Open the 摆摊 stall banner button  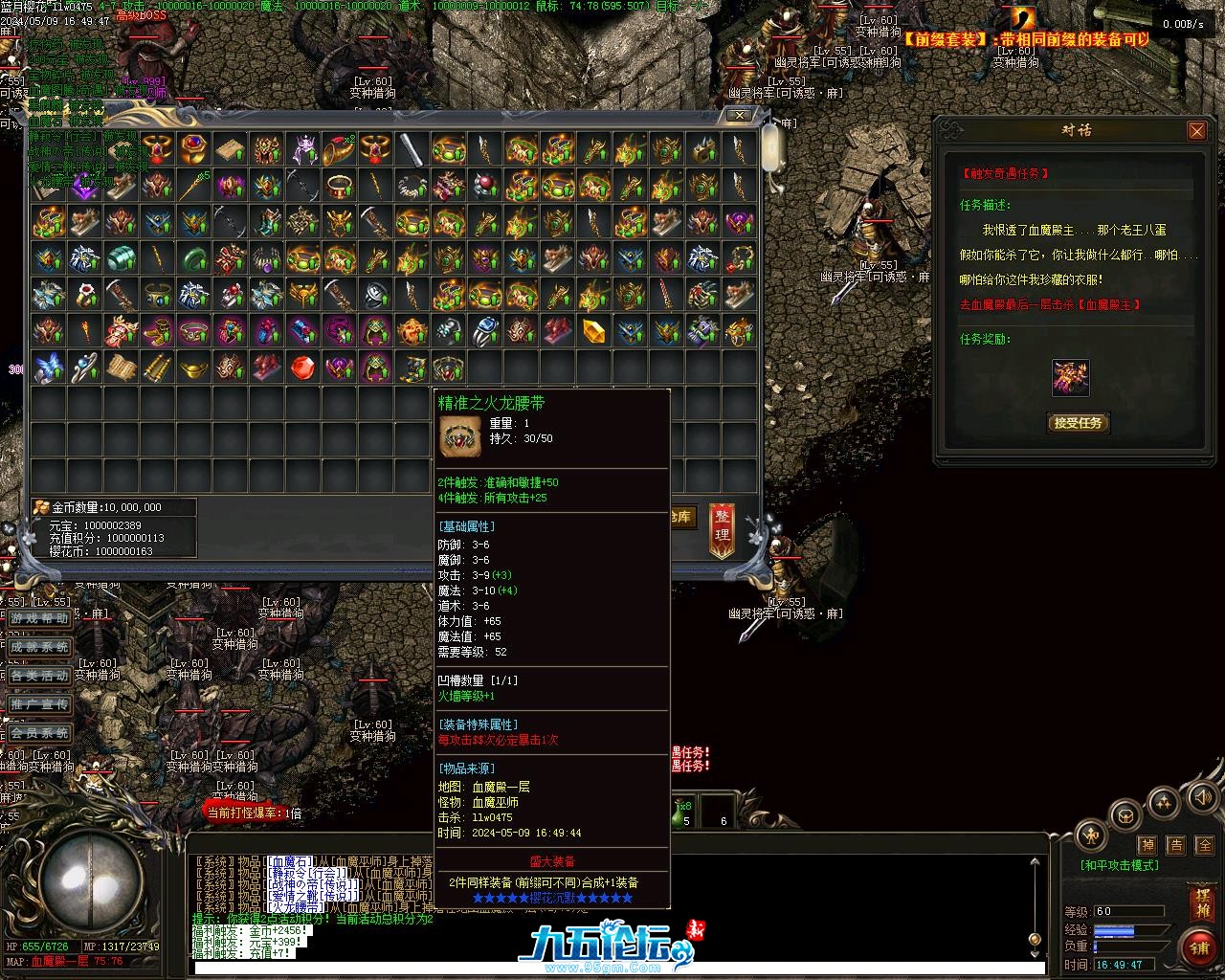point(1201,903)
